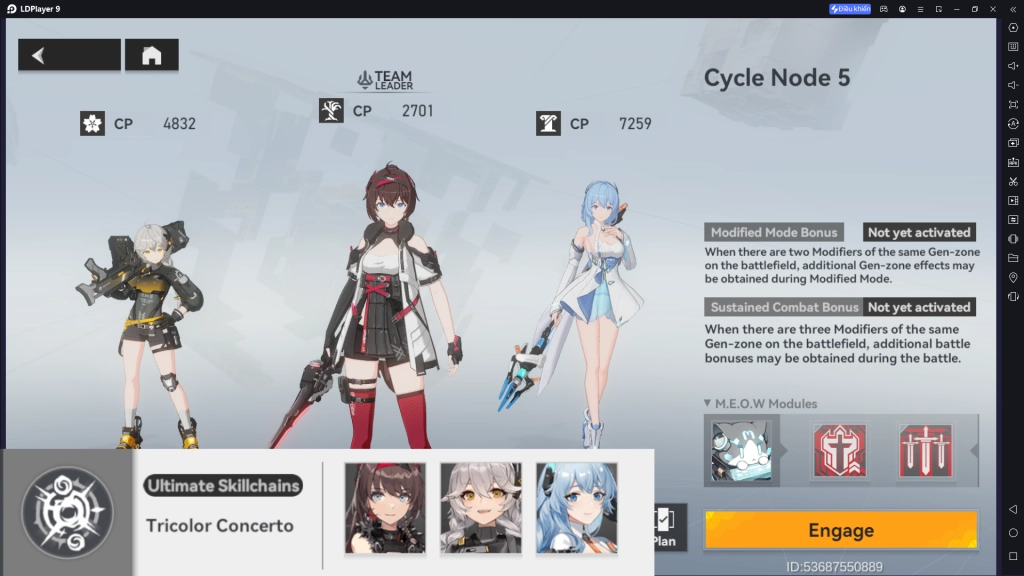
Task: Close the LDPlayer emulator window
Action: (x=994, y=9)
